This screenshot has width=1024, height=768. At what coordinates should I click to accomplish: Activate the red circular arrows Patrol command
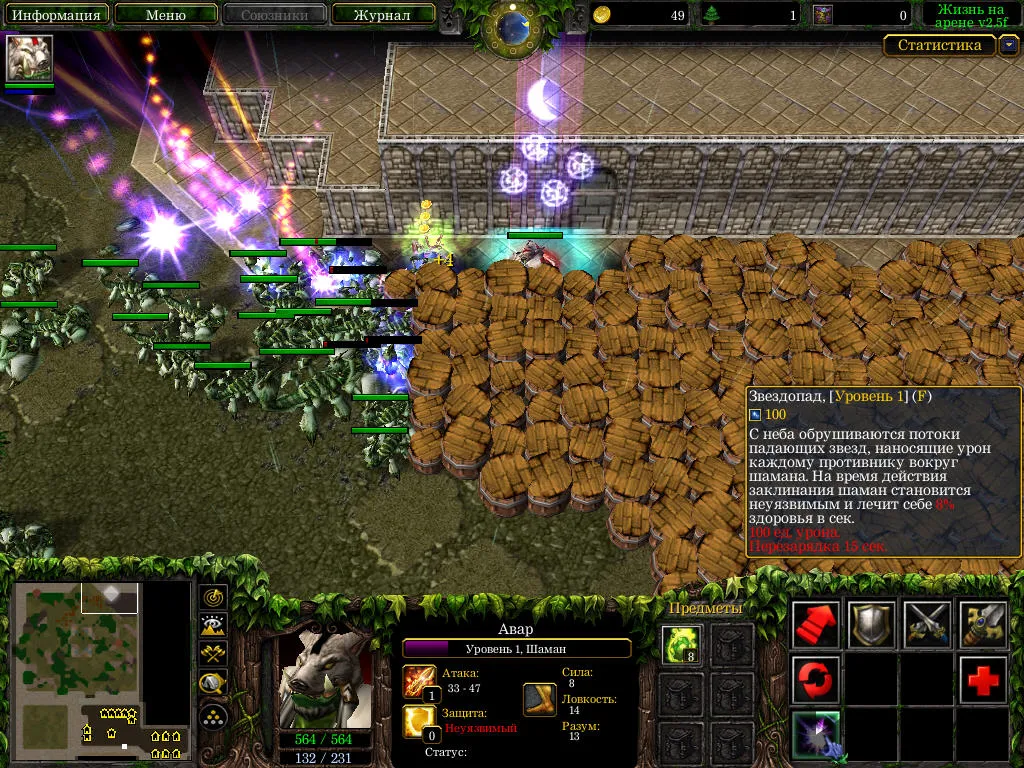(816, 680)
